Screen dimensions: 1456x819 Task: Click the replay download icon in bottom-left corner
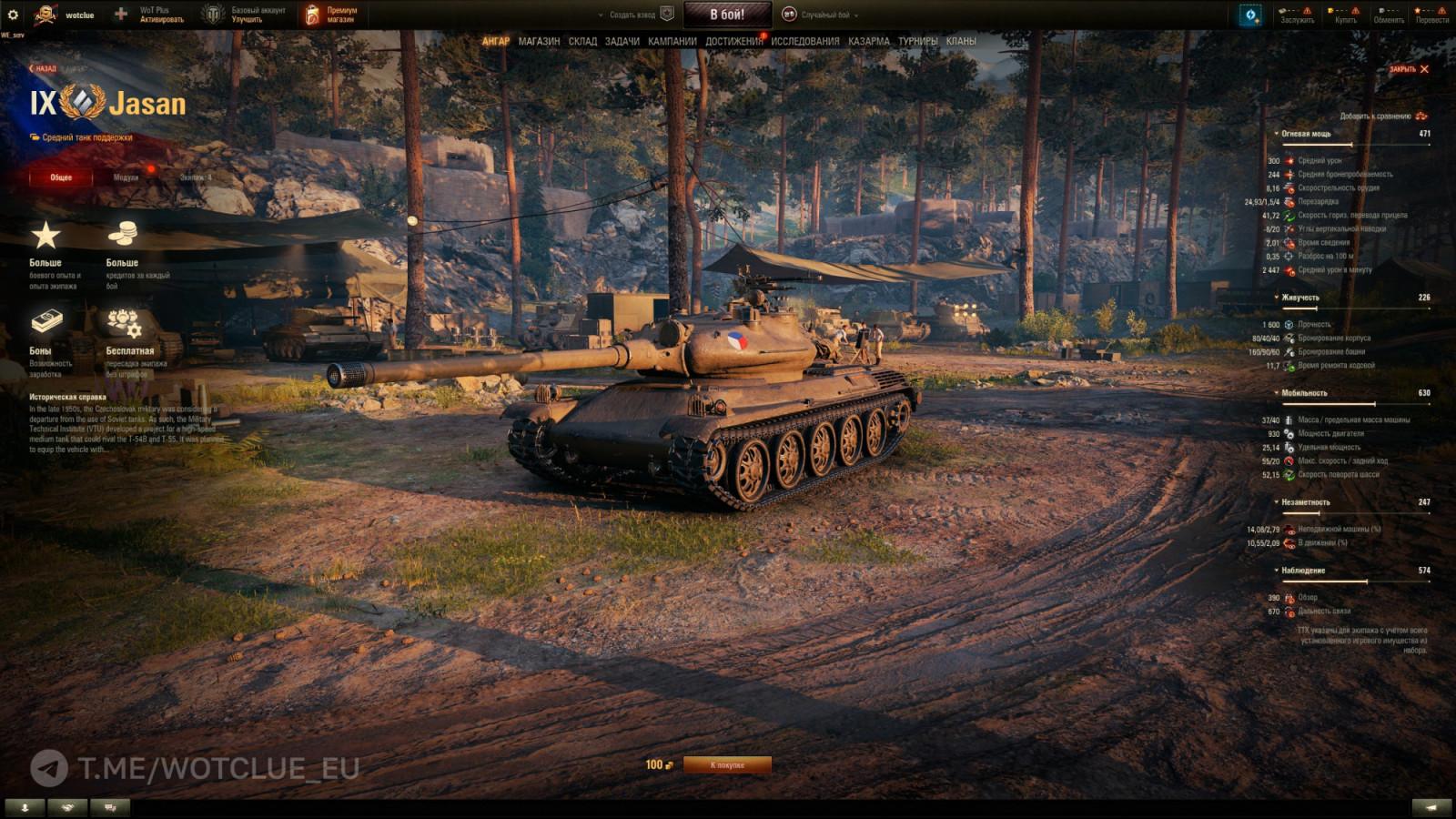pyautogui.click(x=23, y=805)
